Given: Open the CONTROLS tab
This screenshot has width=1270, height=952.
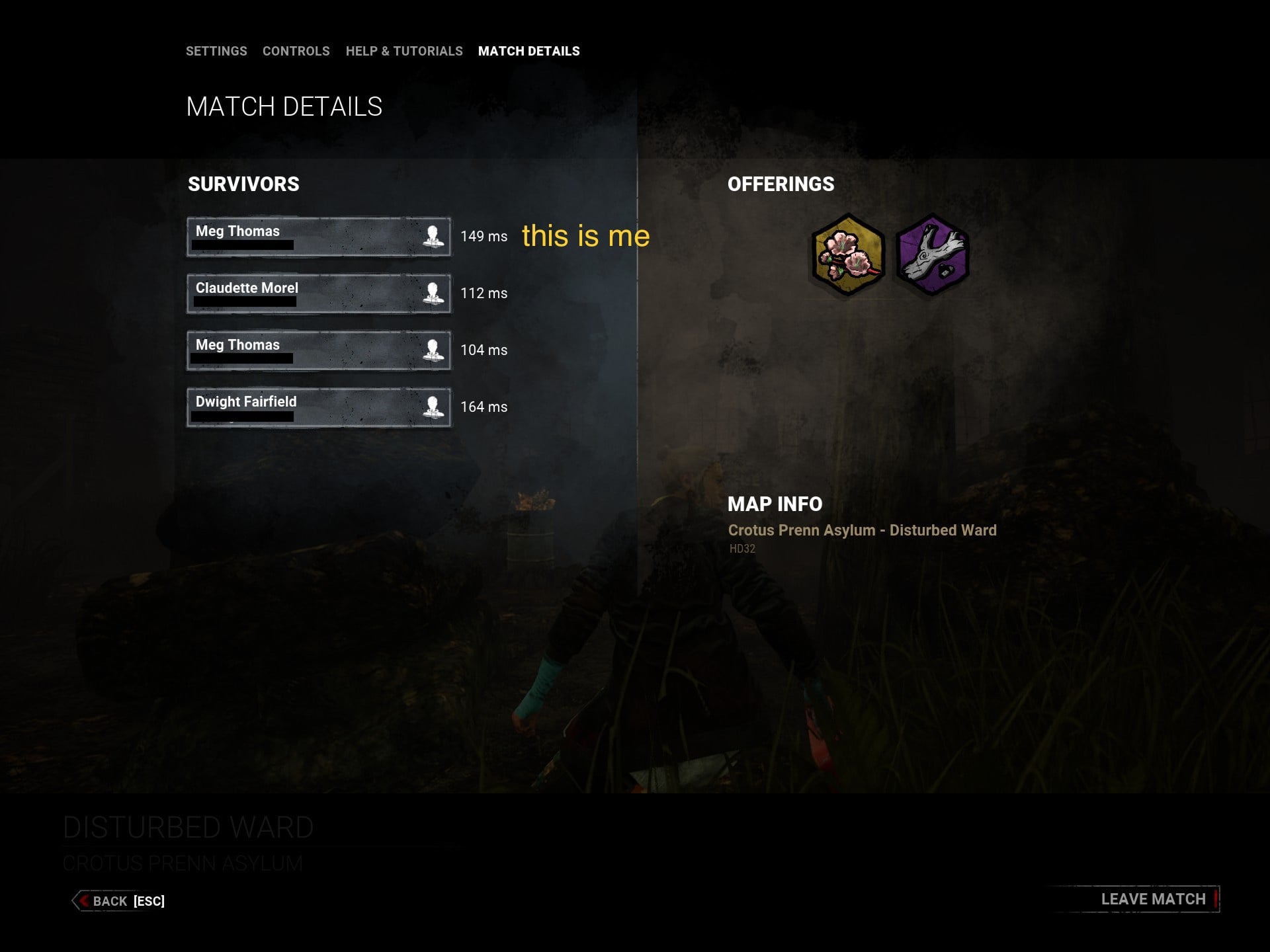Looking at the screenshot, I should click(x=296, y=51).
